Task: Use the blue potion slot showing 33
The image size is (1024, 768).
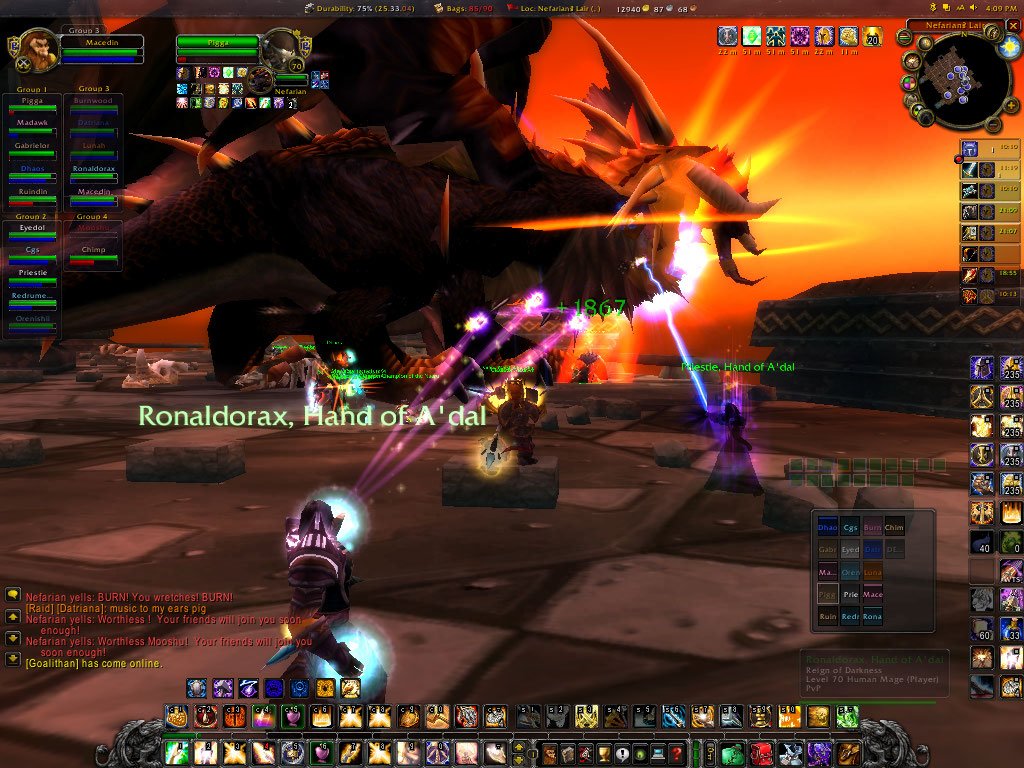Action: pyautogui.click(x=1011, y=629)
